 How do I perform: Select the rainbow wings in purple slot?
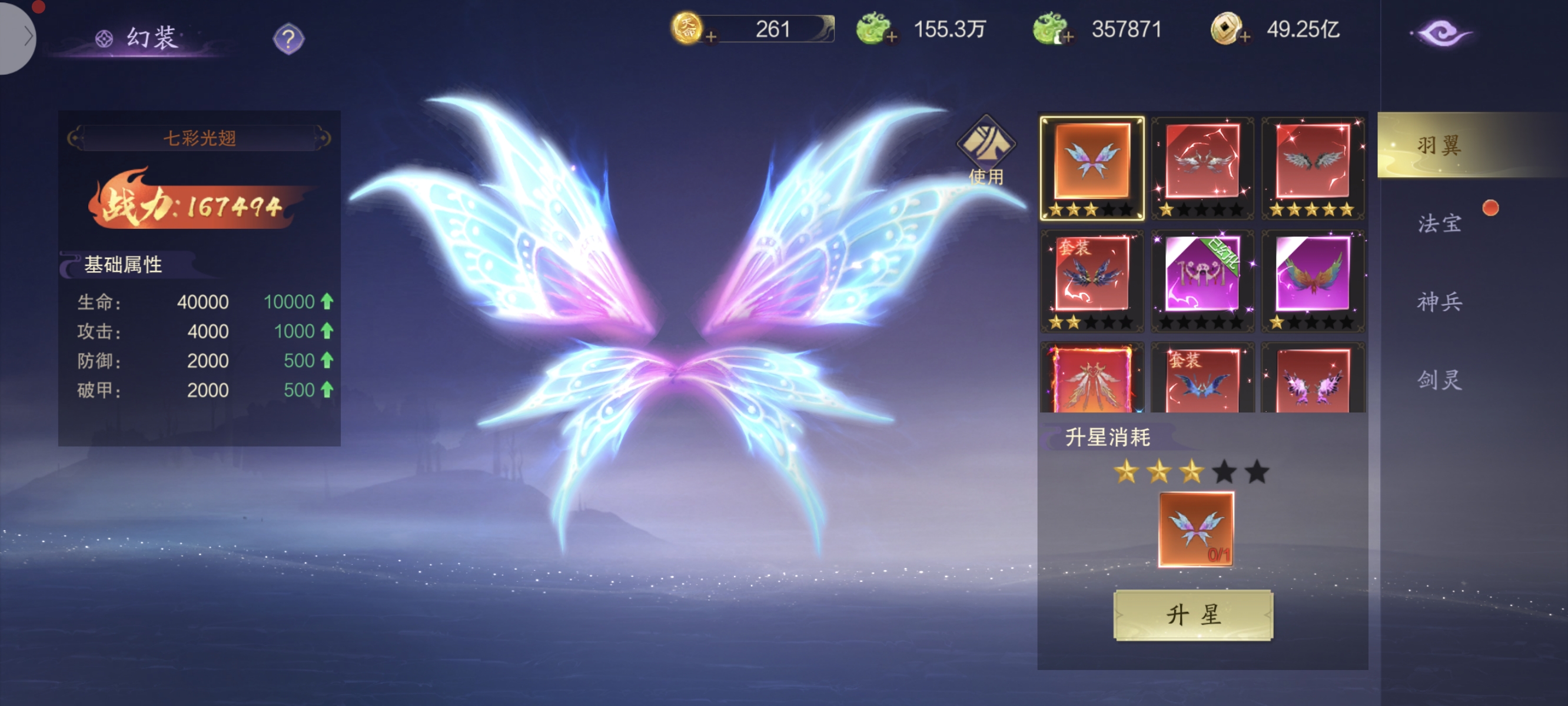pos(1313,280)
